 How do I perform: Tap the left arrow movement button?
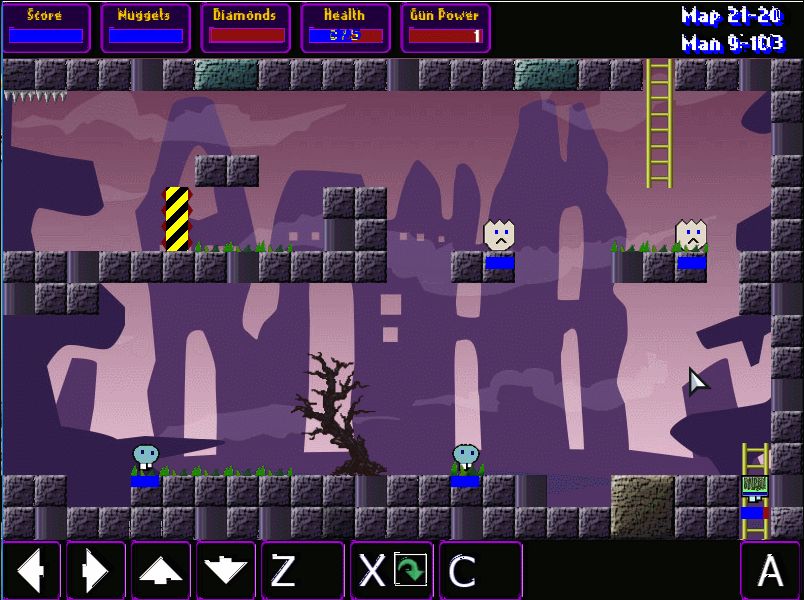pyautogui.click(x=32, y=570)
